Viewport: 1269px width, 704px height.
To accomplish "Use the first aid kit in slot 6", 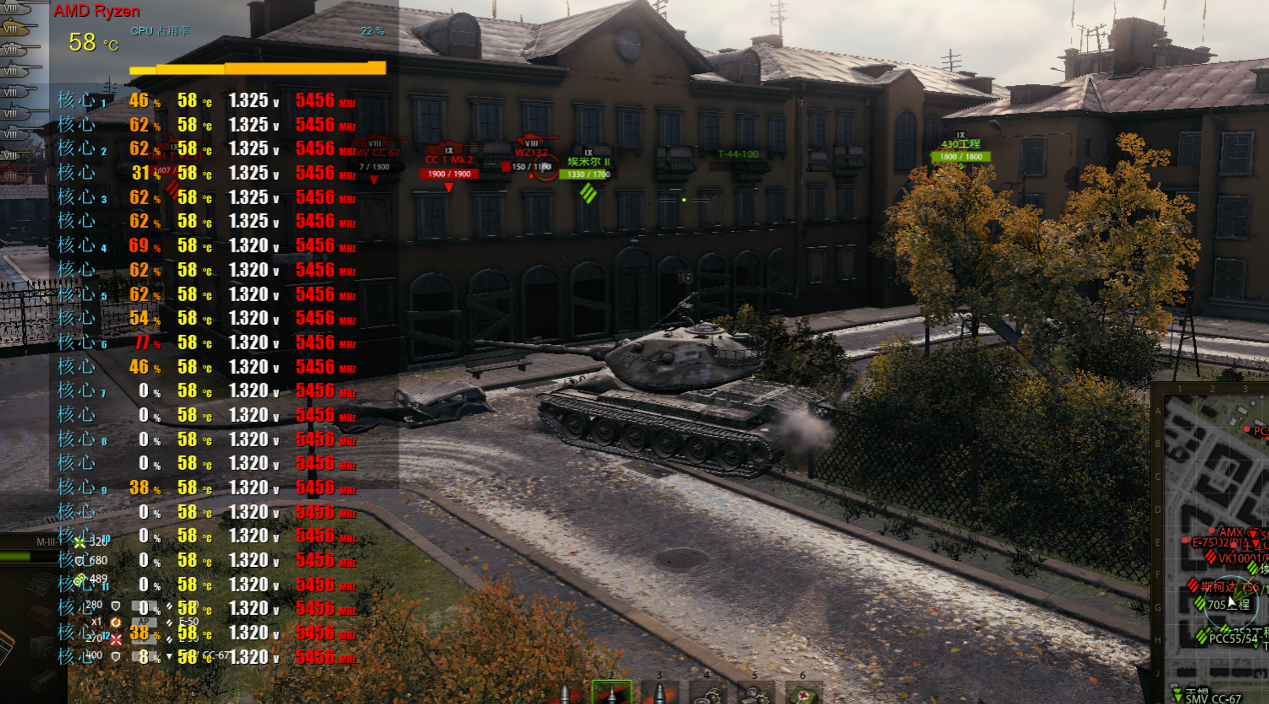I will pos(803,693).
